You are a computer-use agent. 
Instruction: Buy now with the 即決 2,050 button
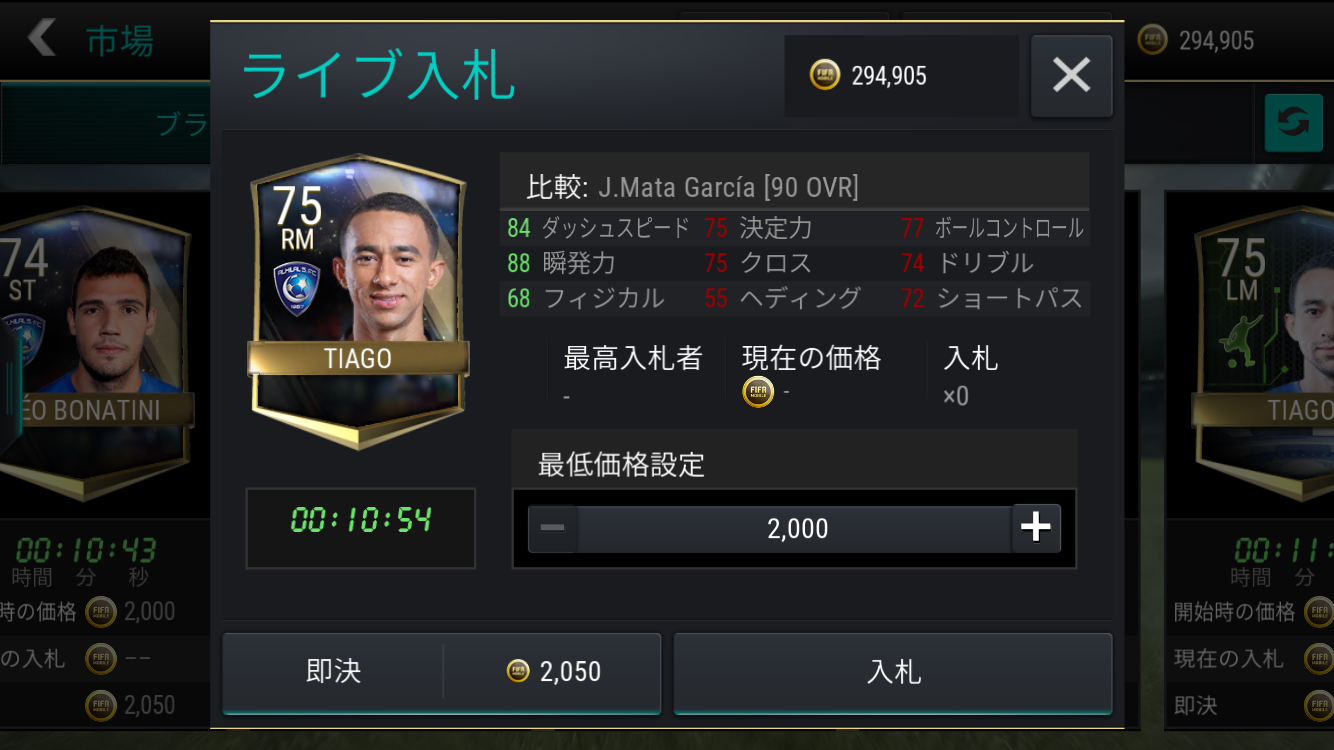[441, 672]
